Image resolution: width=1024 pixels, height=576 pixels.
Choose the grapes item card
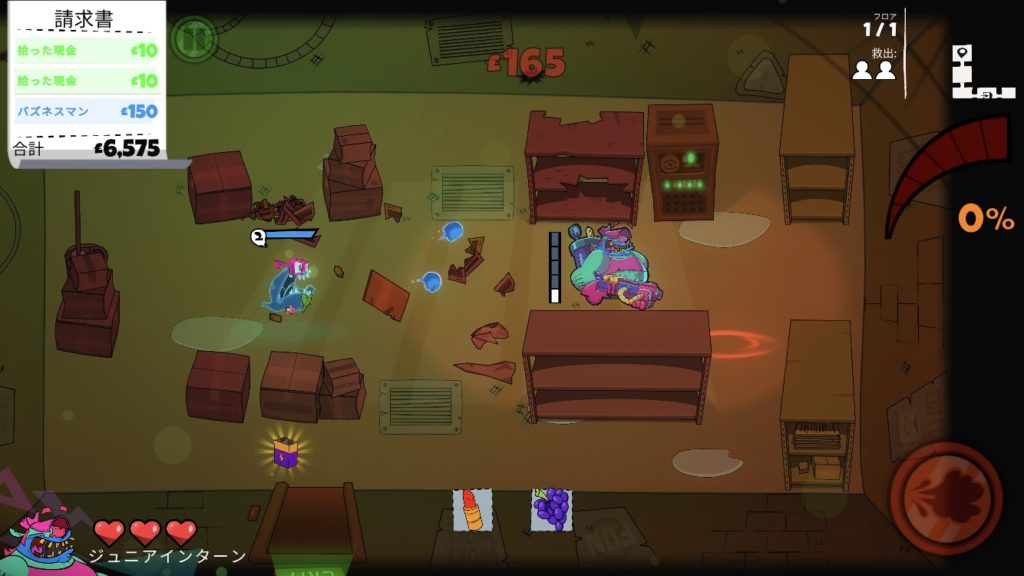tap(551, 509)
